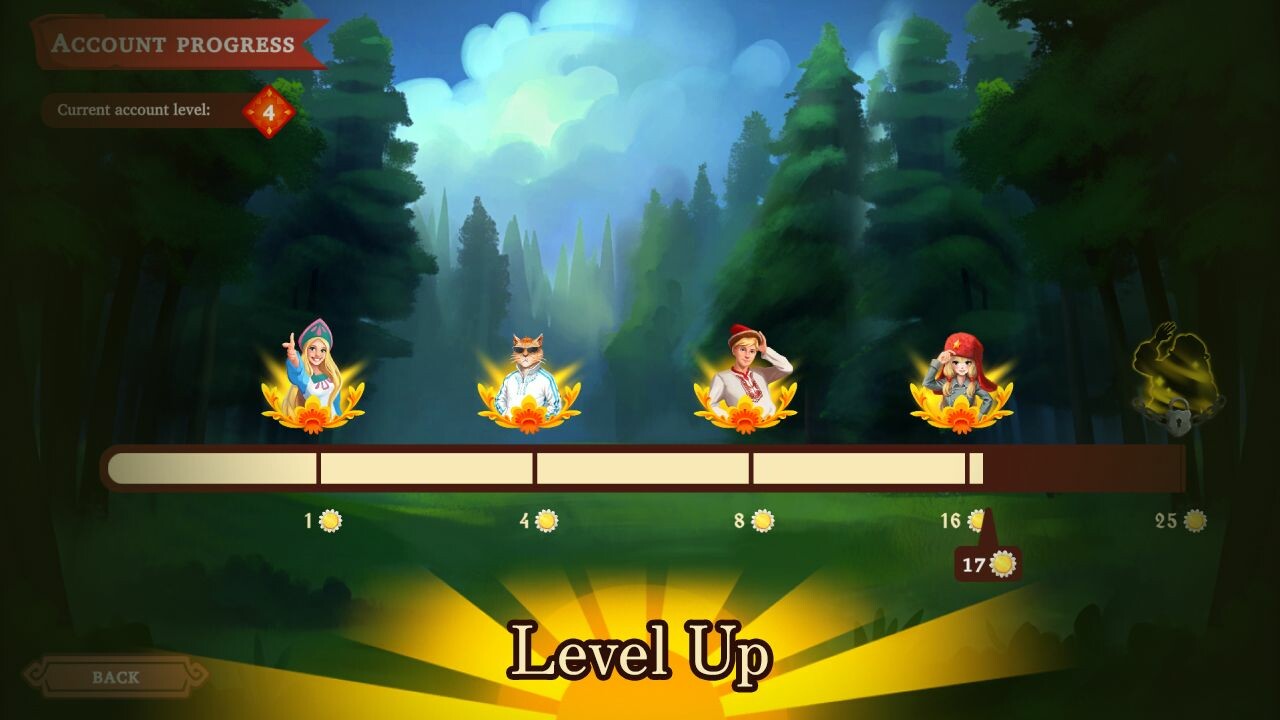This screenshot has height=720, width=1280.
Task: Click the red level 4 badge
Action: [270, 109]
